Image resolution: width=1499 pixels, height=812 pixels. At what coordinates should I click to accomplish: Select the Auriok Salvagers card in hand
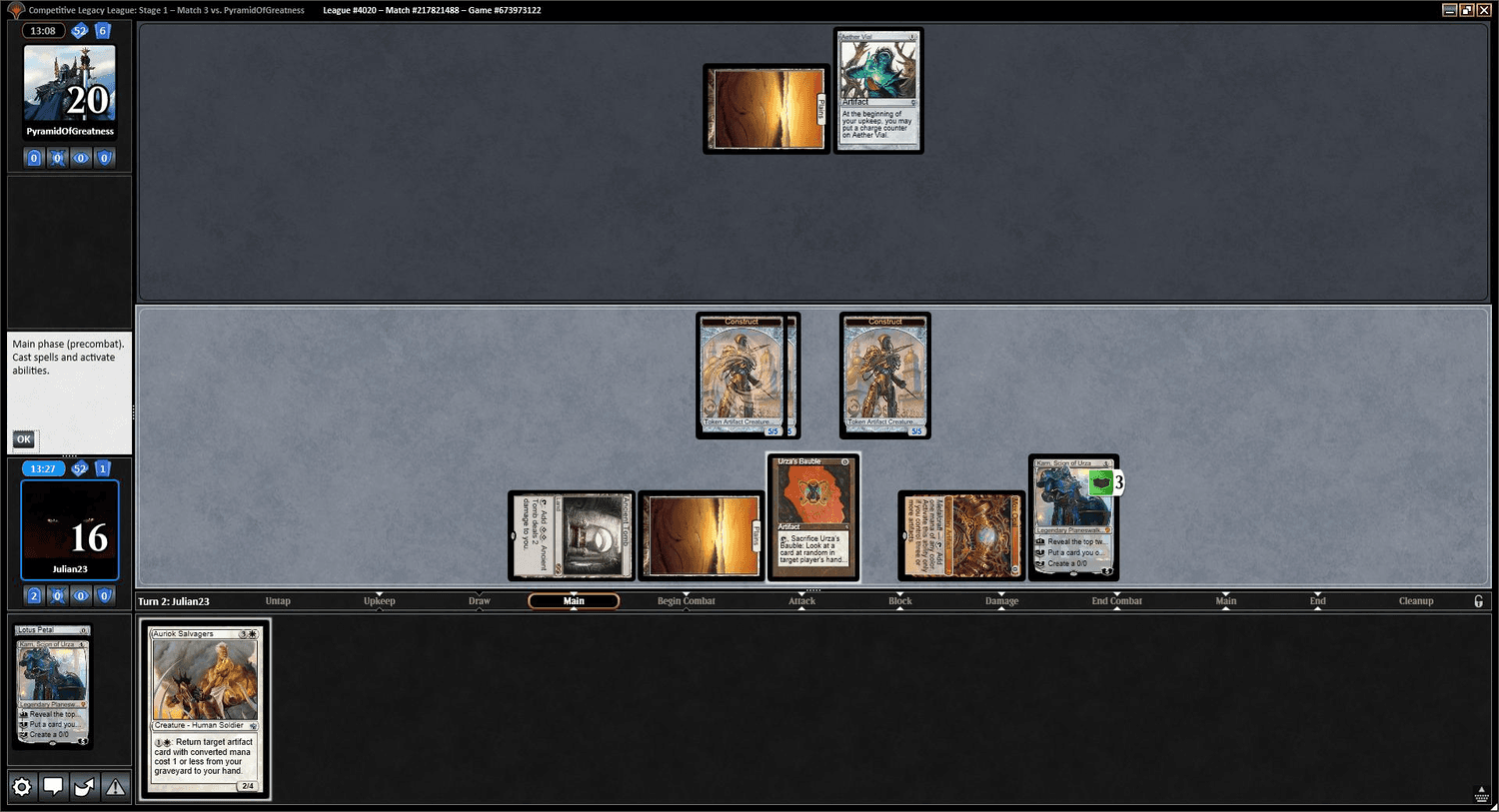coord(203,709)
